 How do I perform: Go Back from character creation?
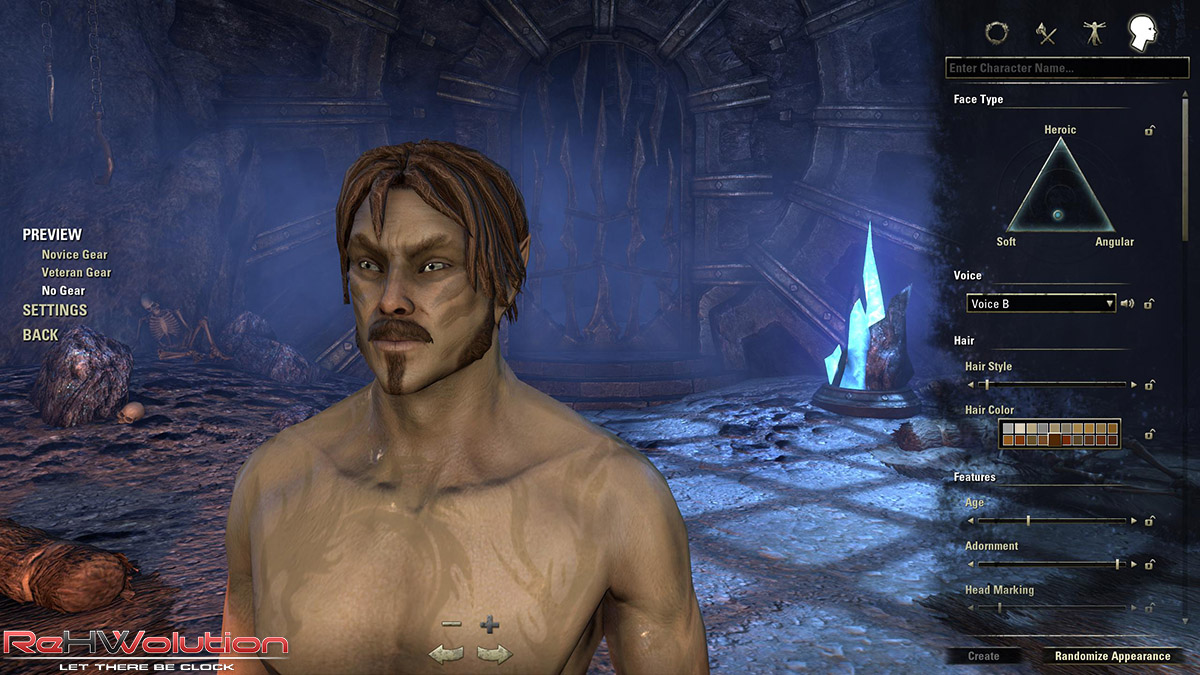coord(41,335)
